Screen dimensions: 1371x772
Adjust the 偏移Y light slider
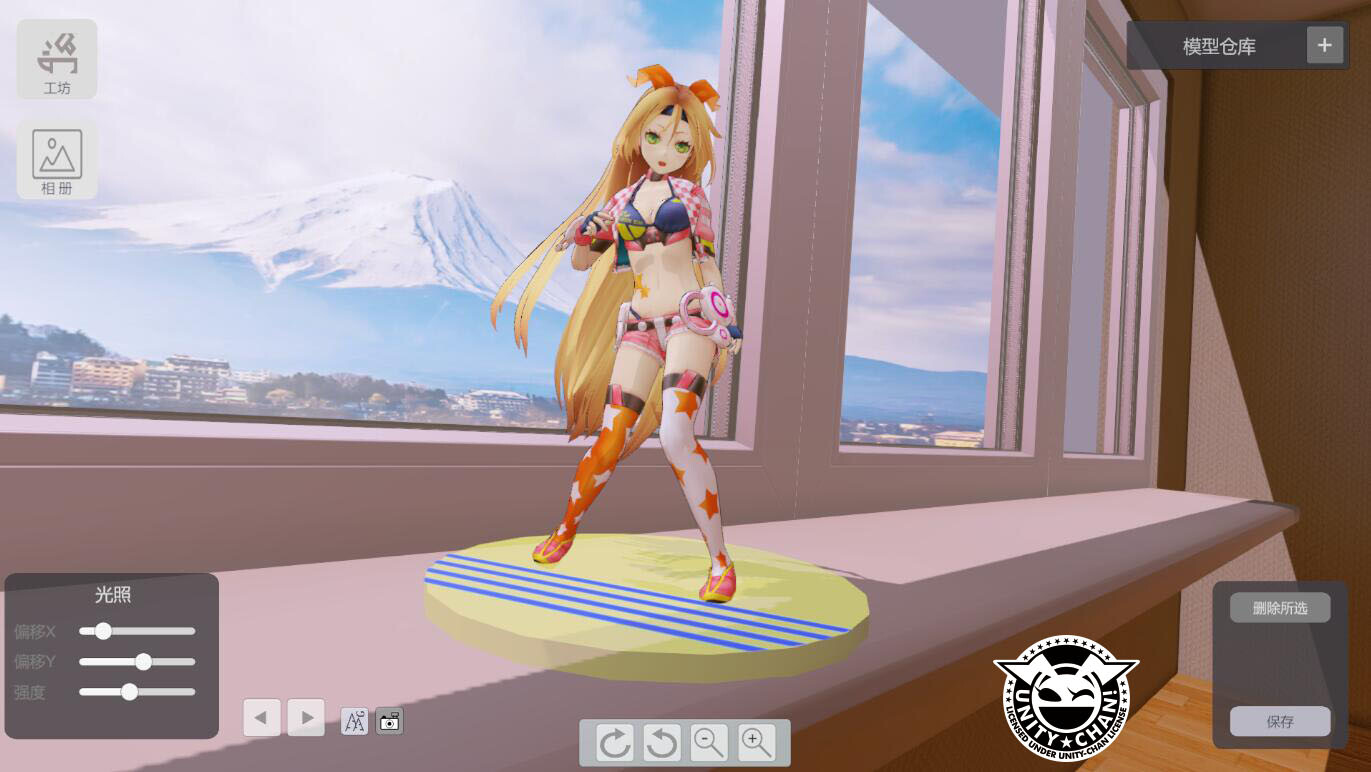pyautogui.click(x=143, y=662)
